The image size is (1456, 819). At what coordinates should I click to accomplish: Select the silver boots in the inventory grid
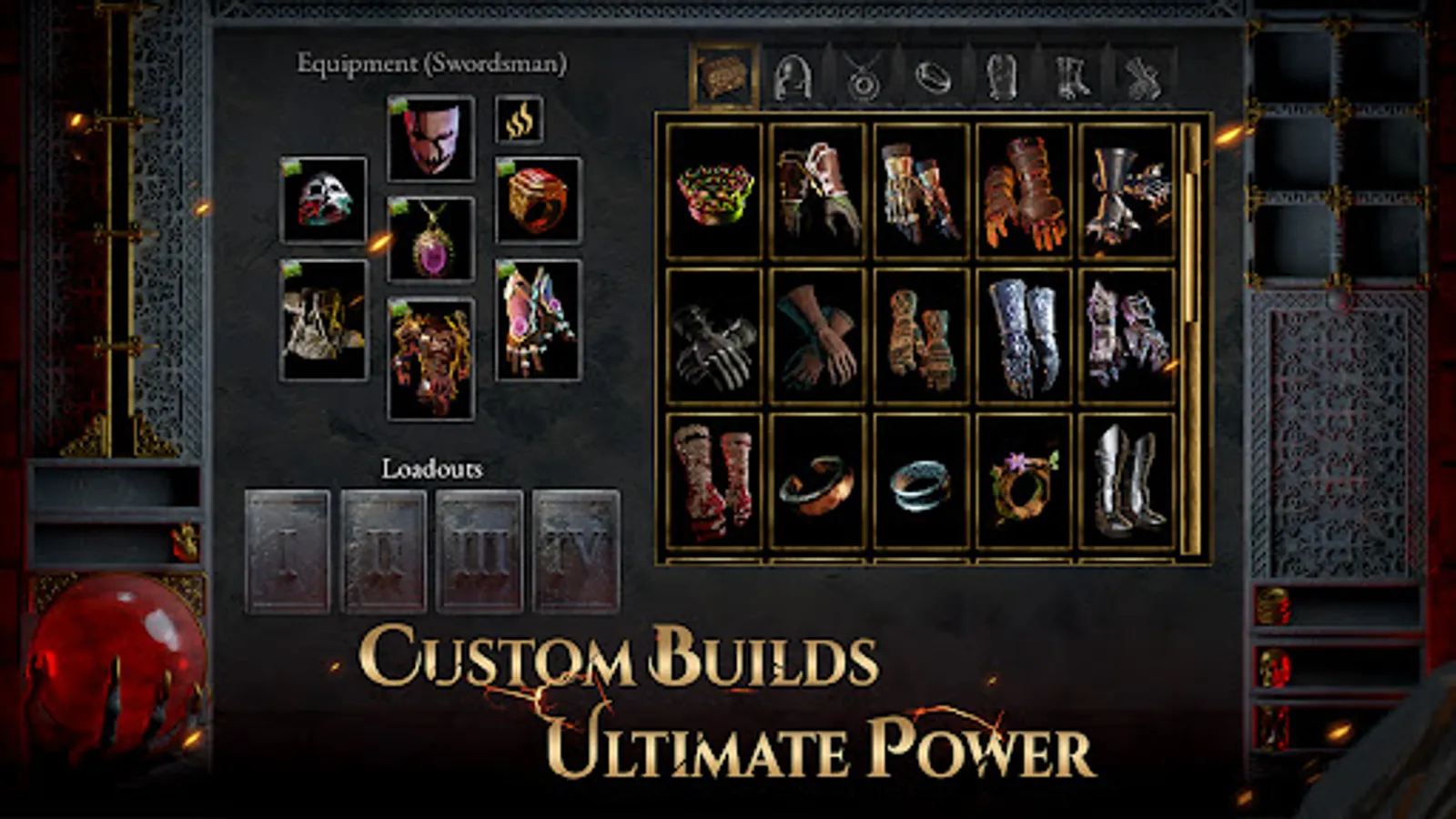point(1126,487)
